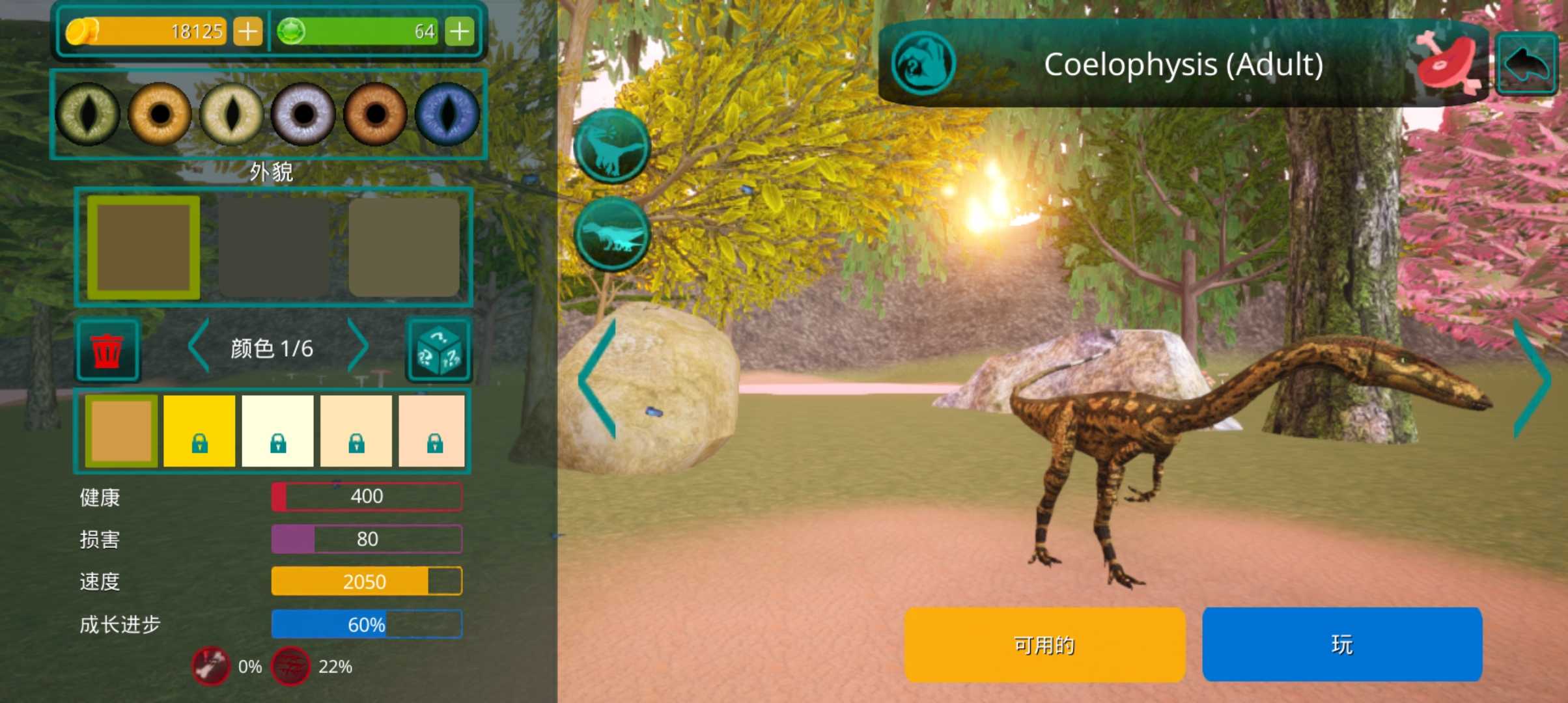Select the blue slit-pupil eye

(x=447, y=115)
